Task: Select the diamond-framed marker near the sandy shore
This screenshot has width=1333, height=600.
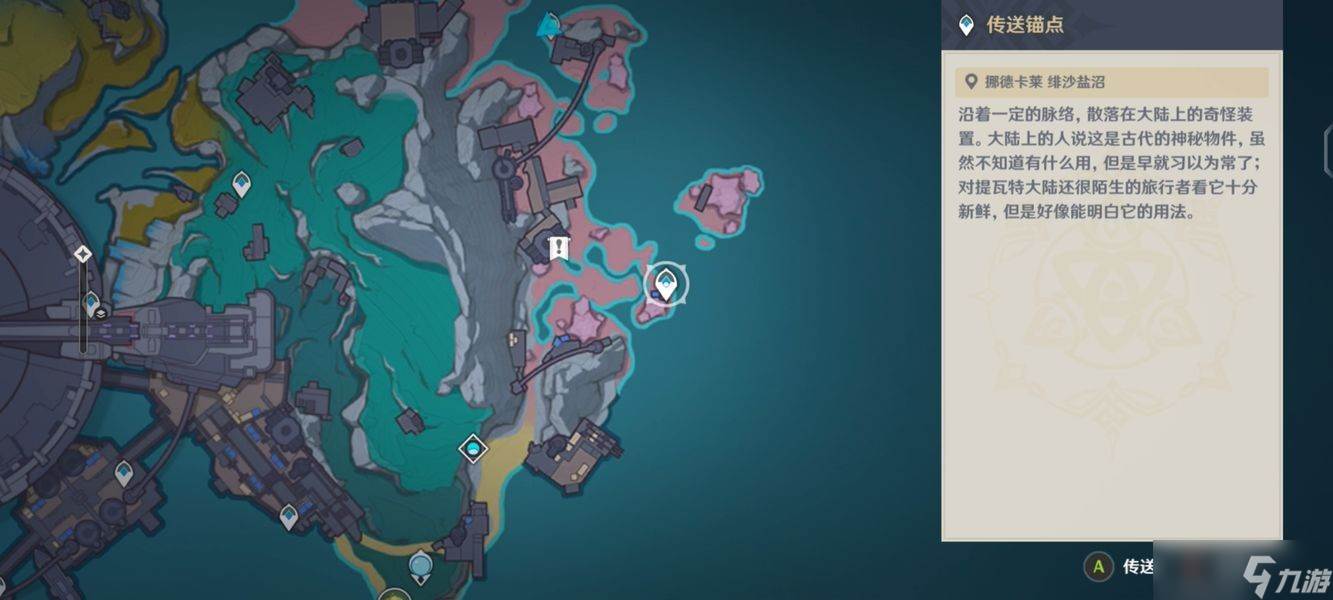Action: pos(473,448)
